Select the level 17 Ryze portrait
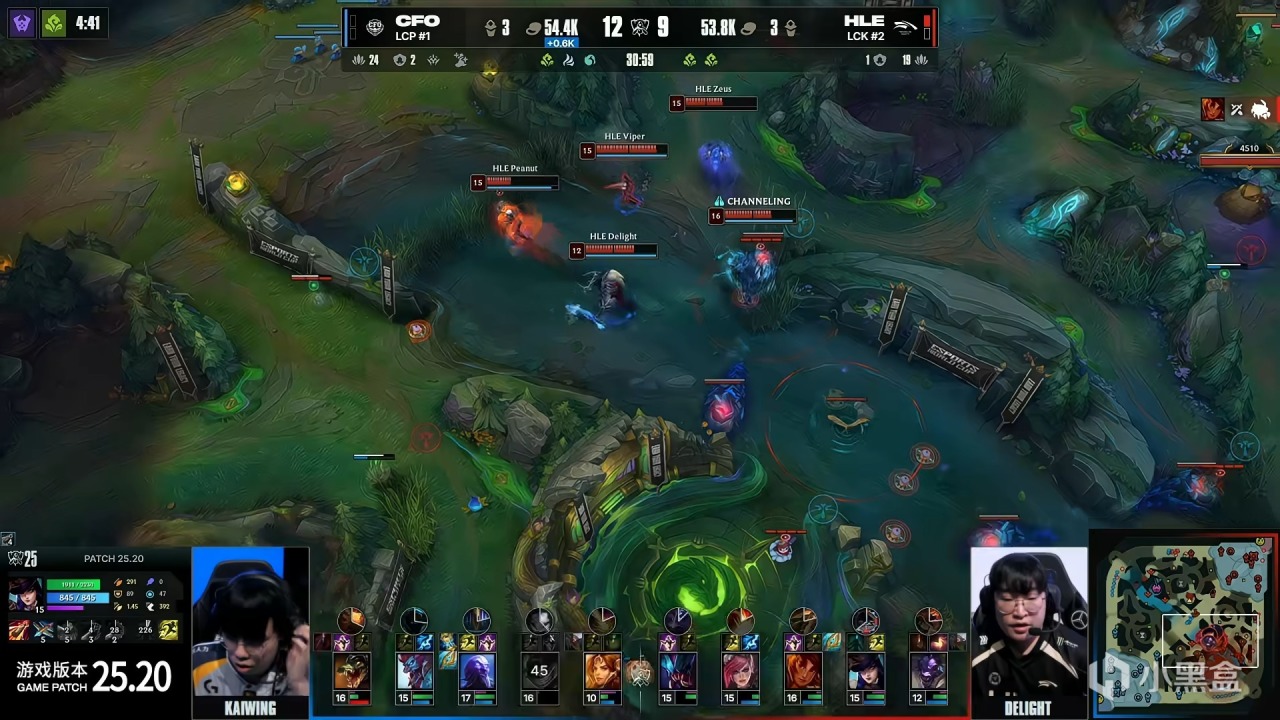The height and width of the screenshot is (720, 1280). 477,671
